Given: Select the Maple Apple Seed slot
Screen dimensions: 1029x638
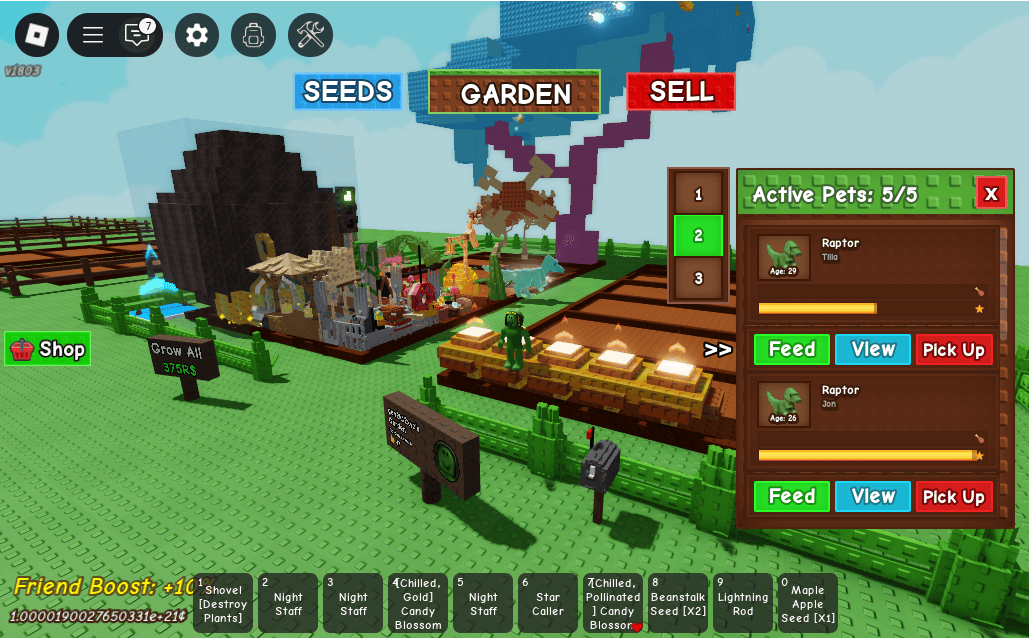Looking at the screenshot, I should pyautogui.click(x=808, y=603).
